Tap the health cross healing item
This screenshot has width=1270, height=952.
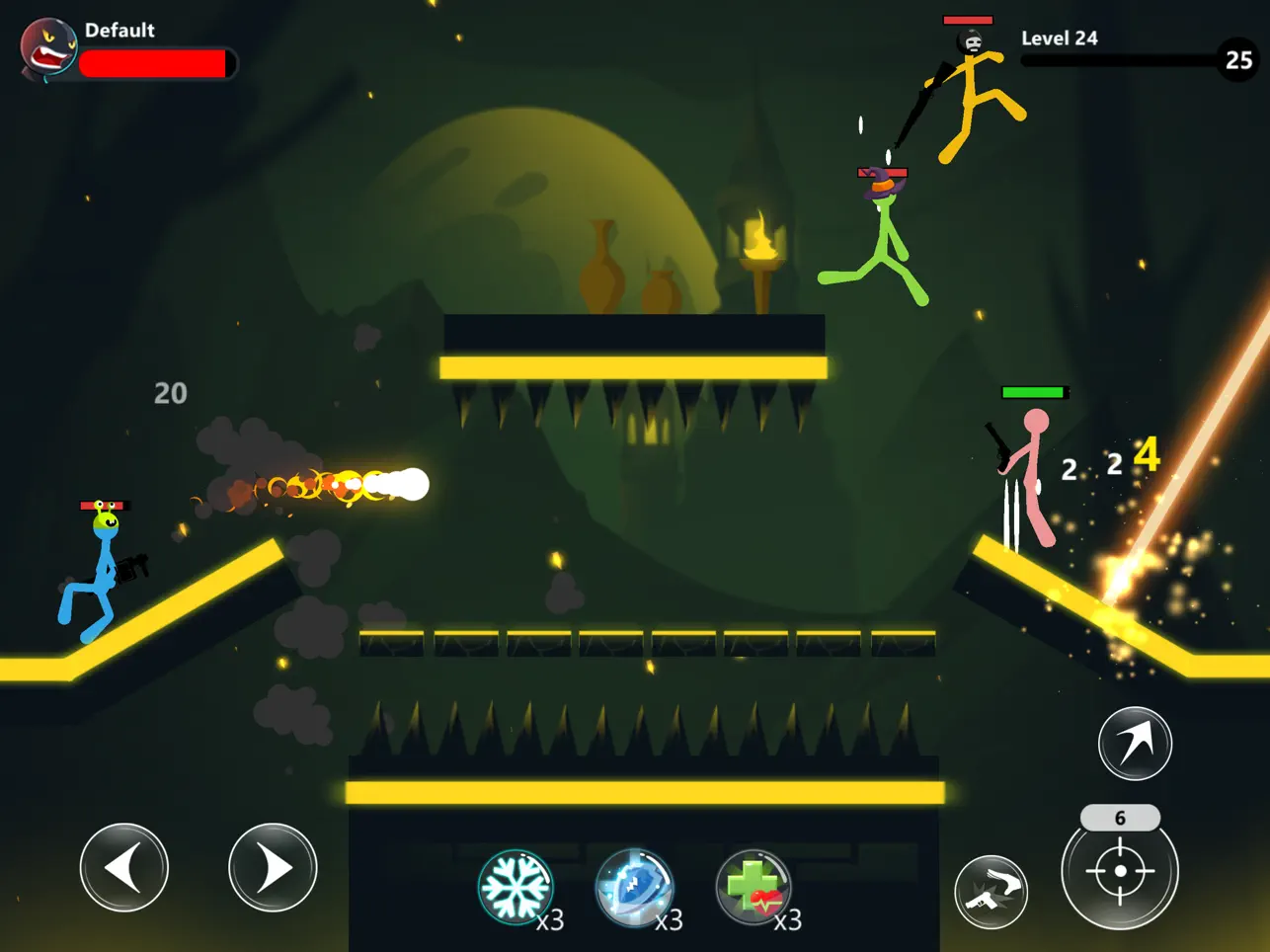(754, 888)
